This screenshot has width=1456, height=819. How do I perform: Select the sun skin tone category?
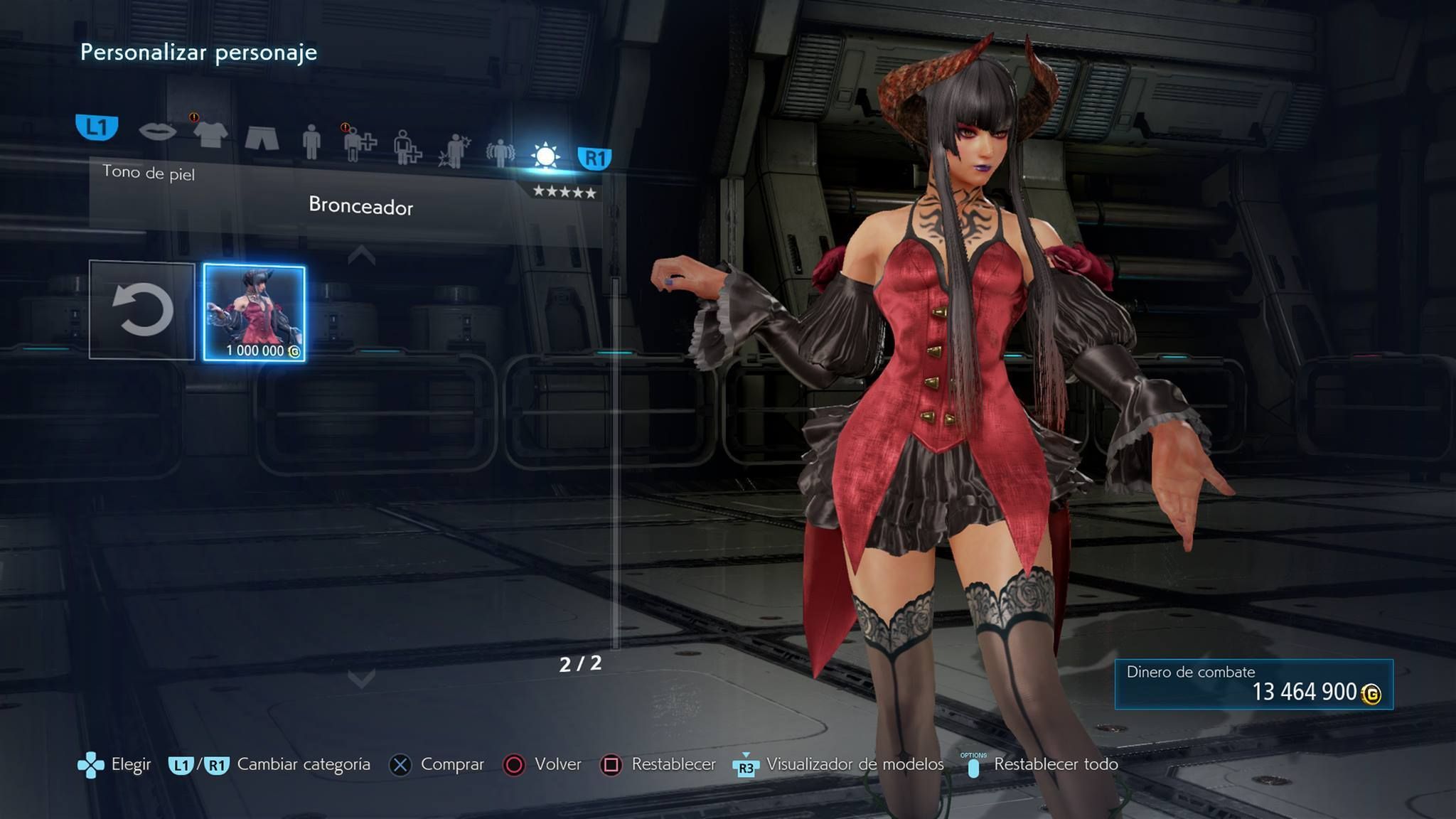pyautogui.click(x=545, y=156)
